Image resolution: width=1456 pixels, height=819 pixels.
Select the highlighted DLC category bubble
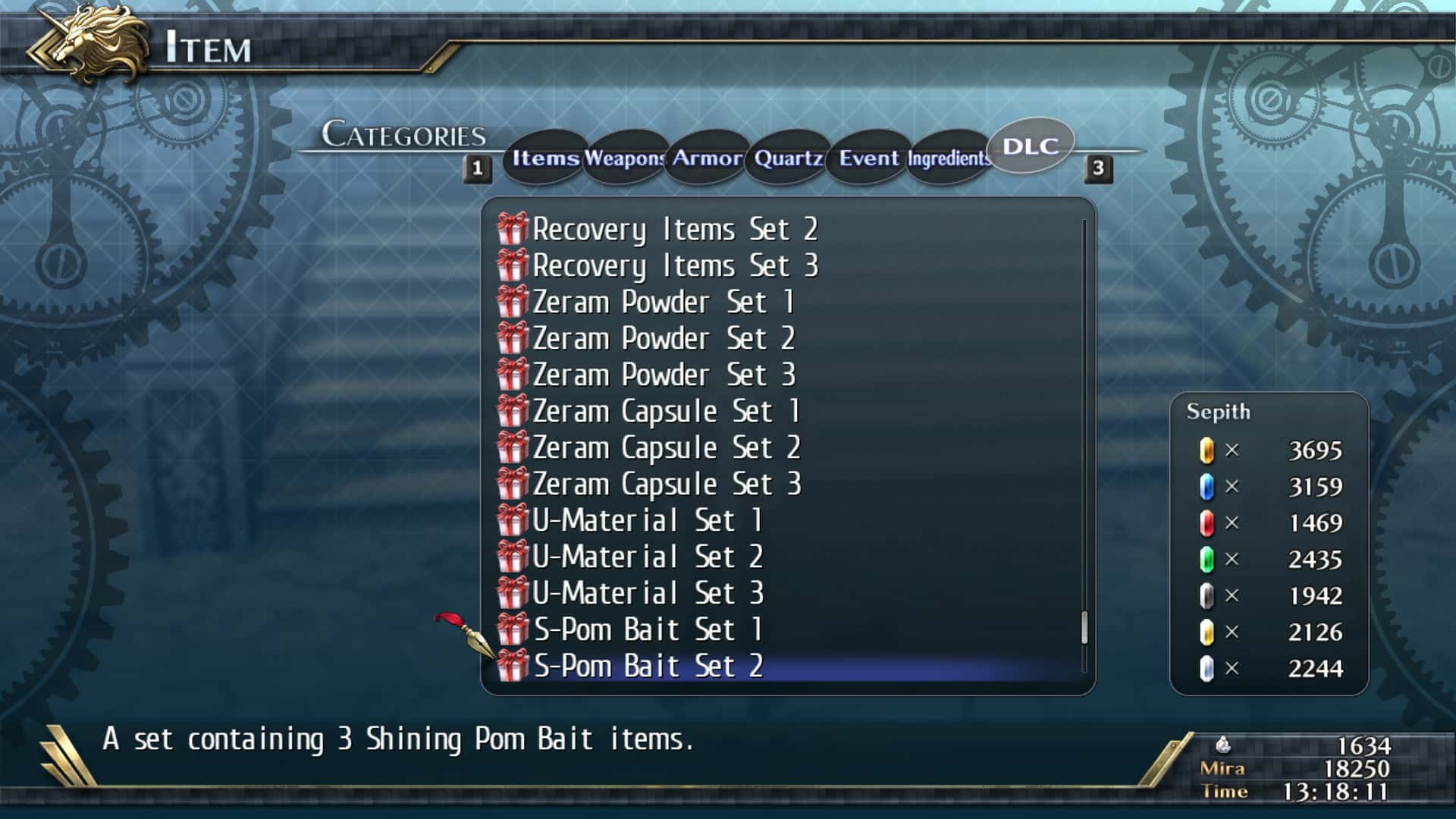click(1030, 146)
